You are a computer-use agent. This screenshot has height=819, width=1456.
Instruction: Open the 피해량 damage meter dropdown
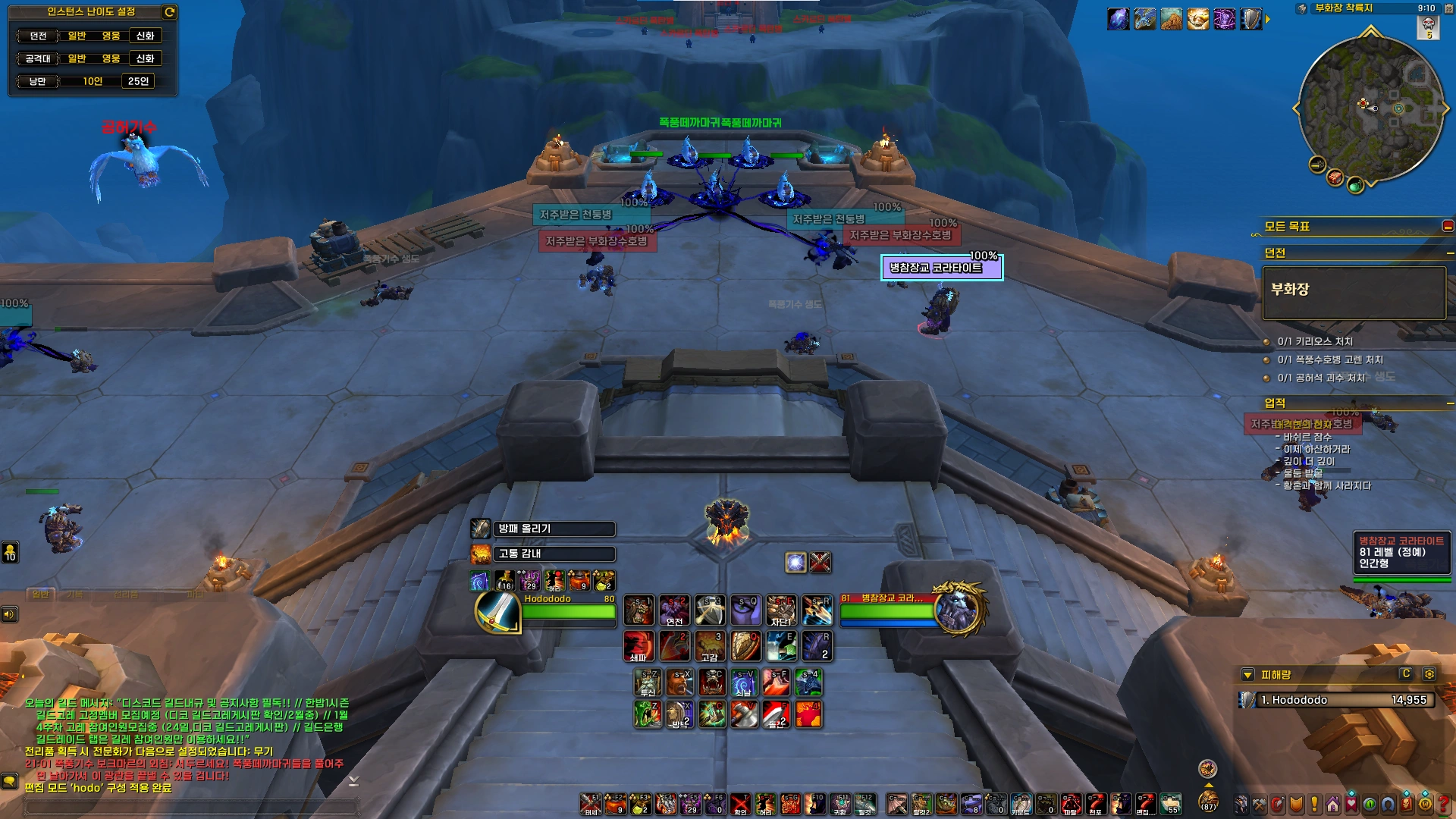click(x=1247, y=675)
